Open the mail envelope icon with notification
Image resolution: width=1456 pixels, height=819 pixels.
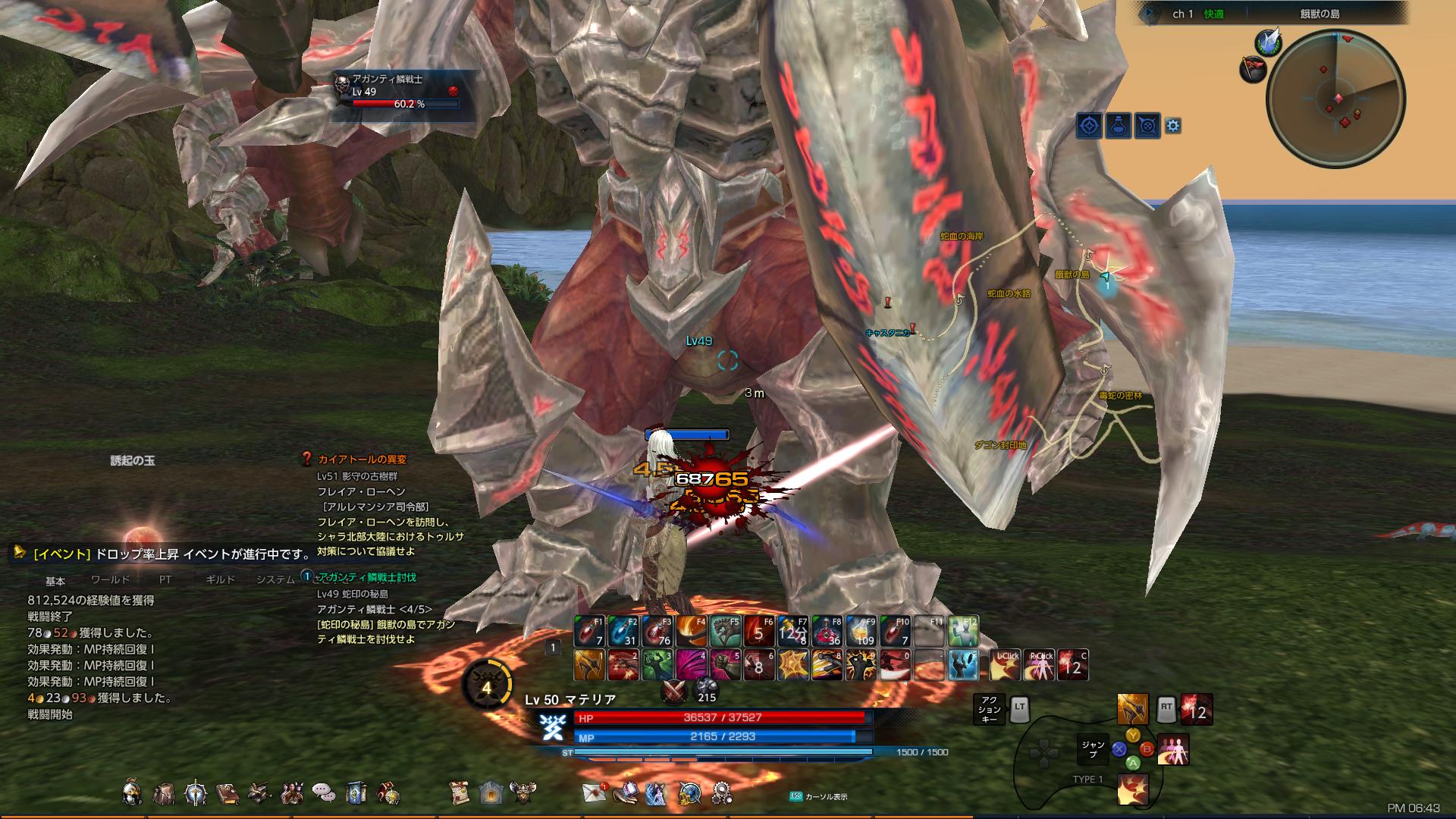click(593, 792)
